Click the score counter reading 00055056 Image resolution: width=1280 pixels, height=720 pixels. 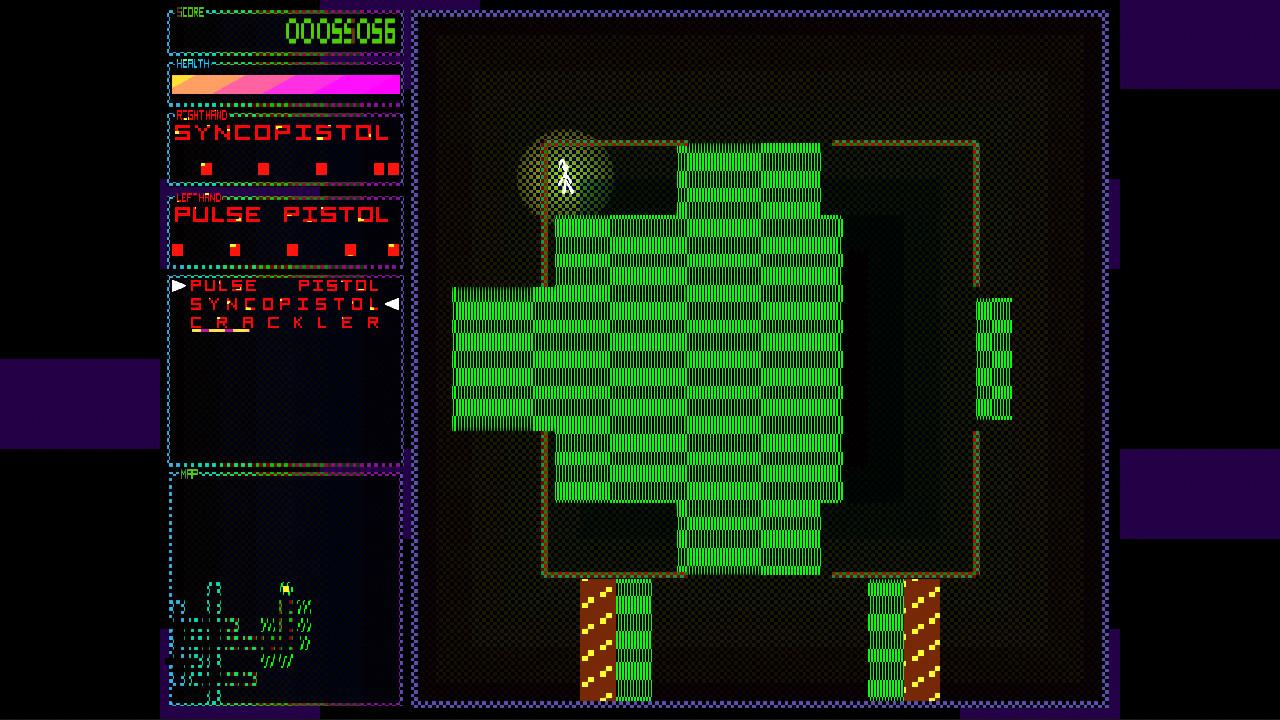(x=340, y=31)
